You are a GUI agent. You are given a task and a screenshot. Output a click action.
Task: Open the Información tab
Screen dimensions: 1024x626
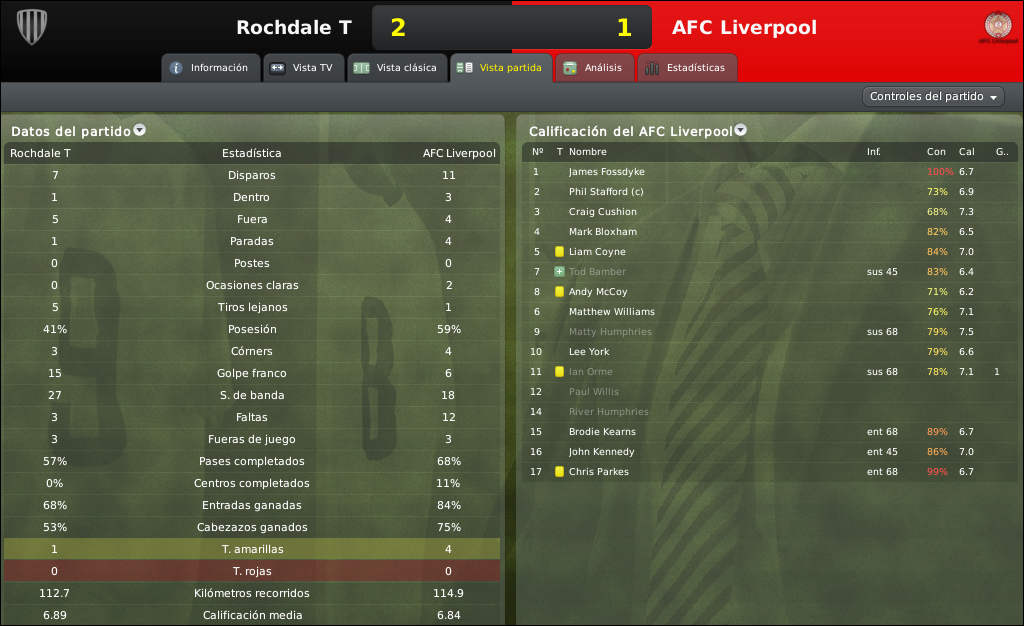pyautogui.click(x=209, y=68)
